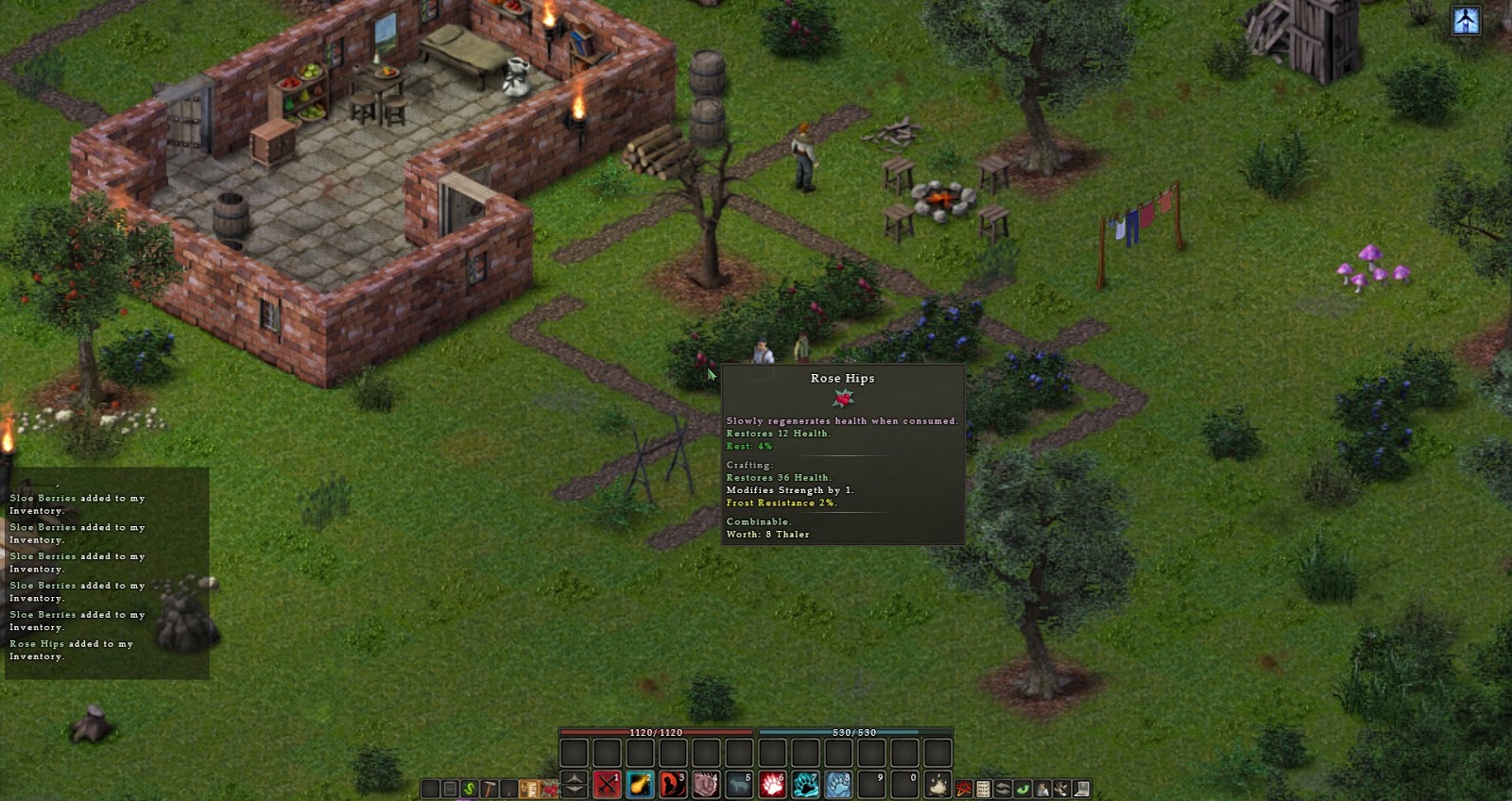Image resolution: width=1512 pixels, height=801 pixels.
Task: Click the blue paw ability in slot 8
Action: tap(837, 786)
